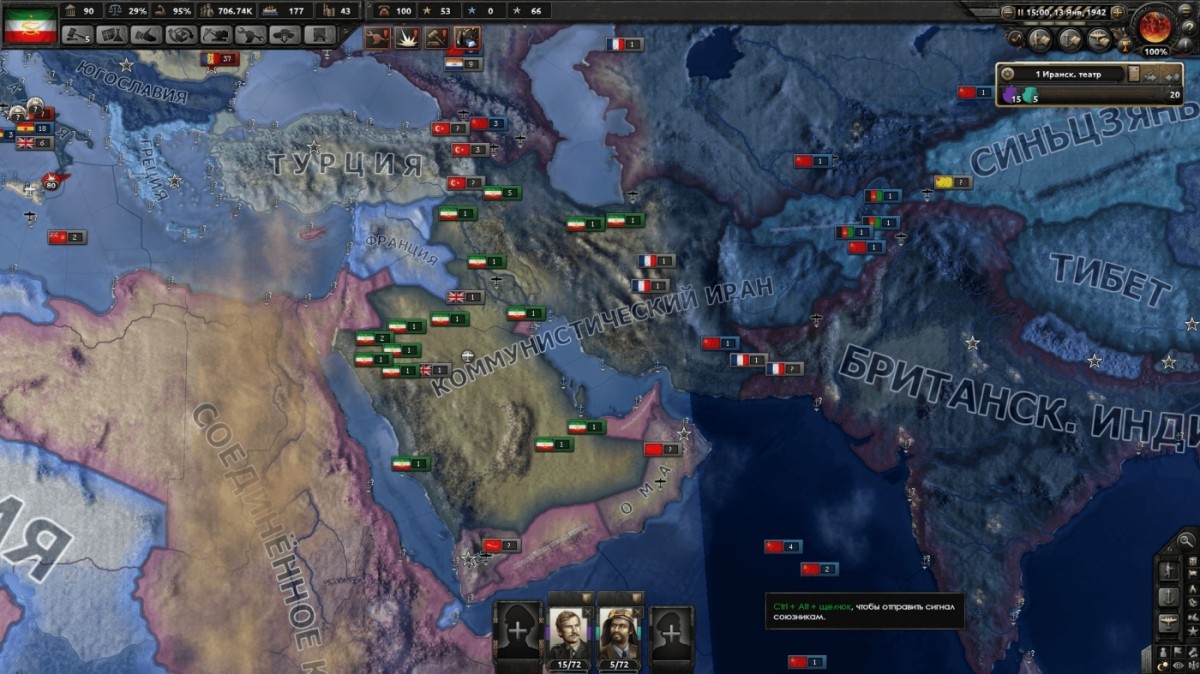Toggle pause by clicking the date display
Viewport: 1200px width, 674px height.
pyautogui.click(x=1060, y=12)
